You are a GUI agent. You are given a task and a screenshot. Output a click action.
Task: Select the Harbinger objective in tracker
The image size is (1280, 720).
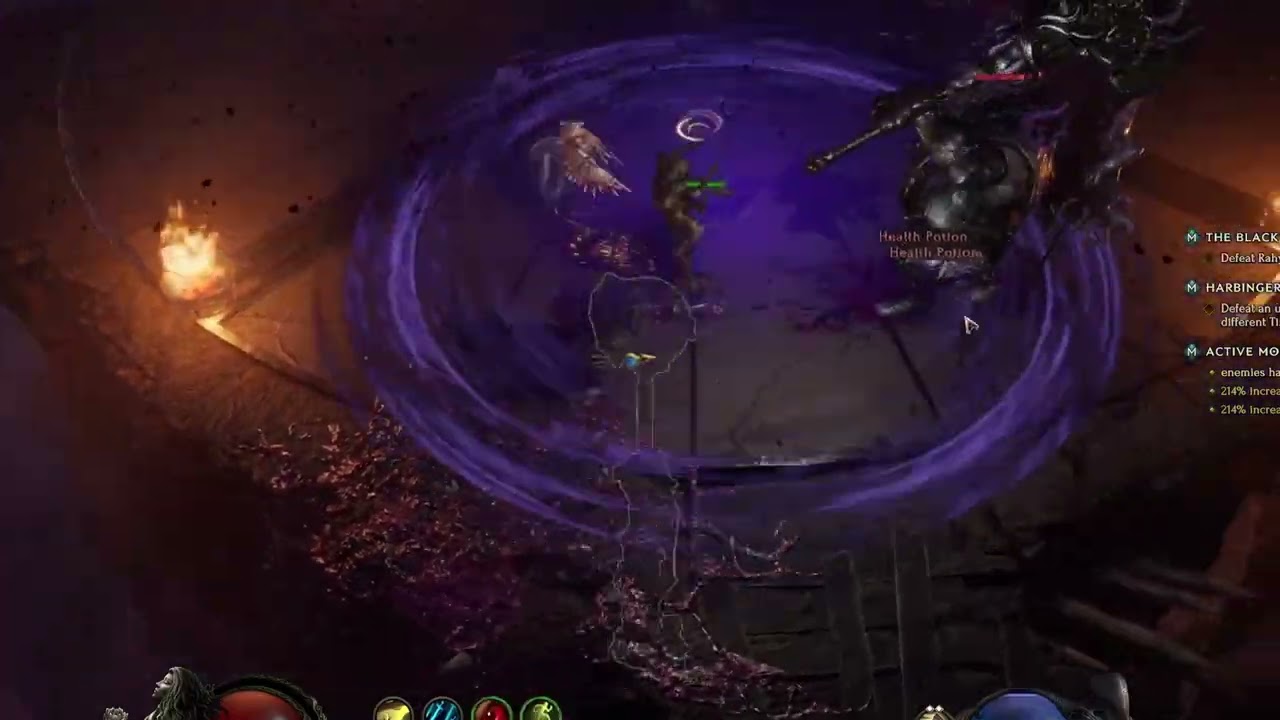click(x=1240, y=287)
